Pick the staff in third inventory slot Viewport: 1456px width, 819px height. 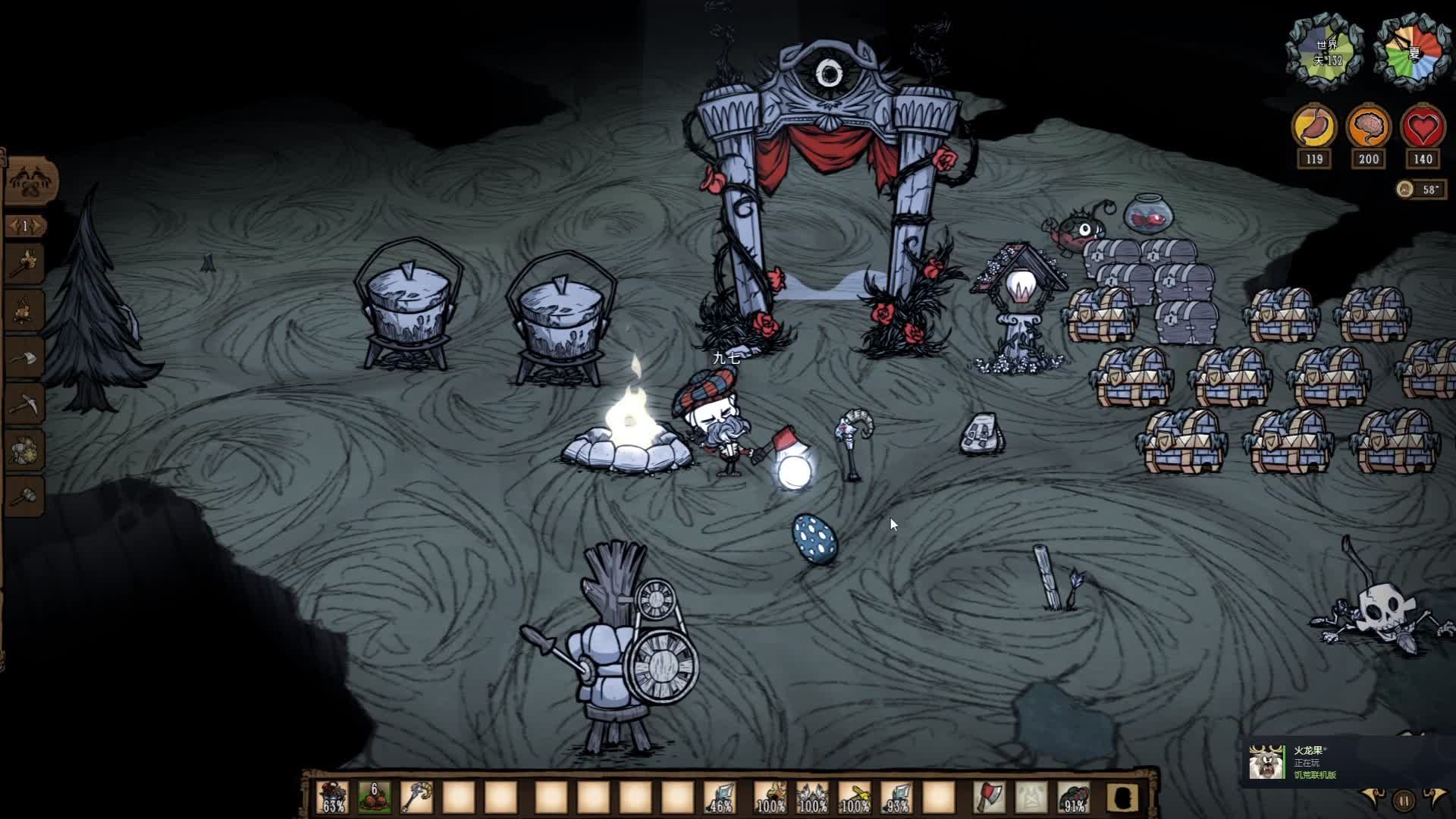click(416, 798)
